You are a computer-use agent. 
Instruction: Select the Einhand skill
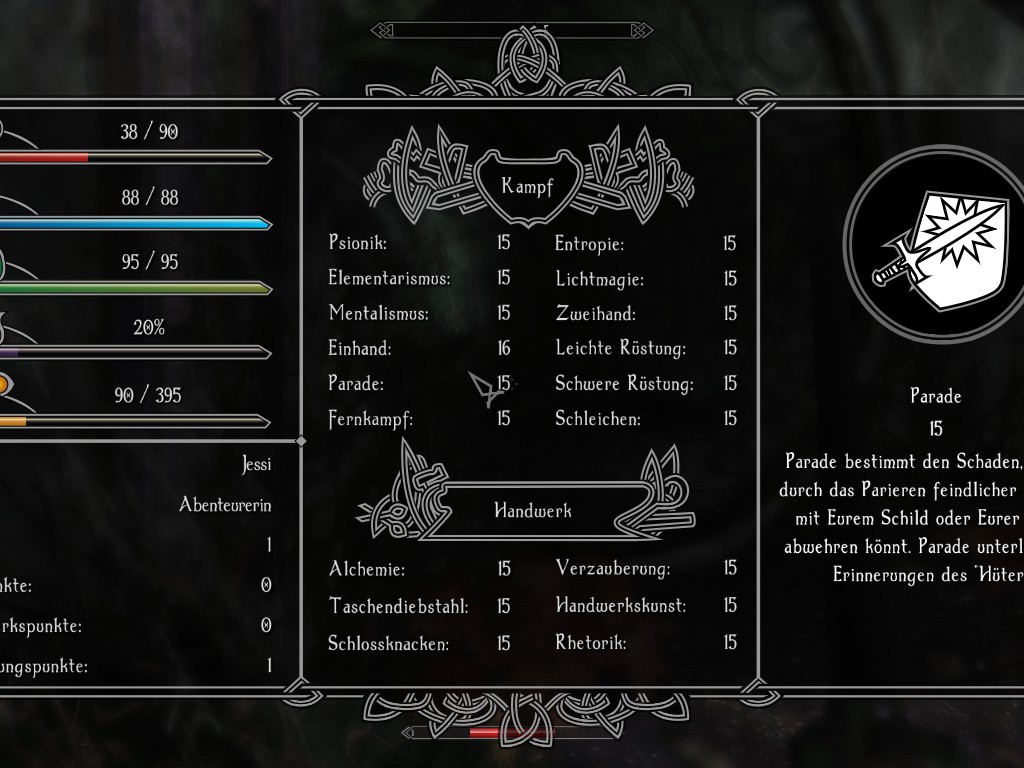coord(360,348)
